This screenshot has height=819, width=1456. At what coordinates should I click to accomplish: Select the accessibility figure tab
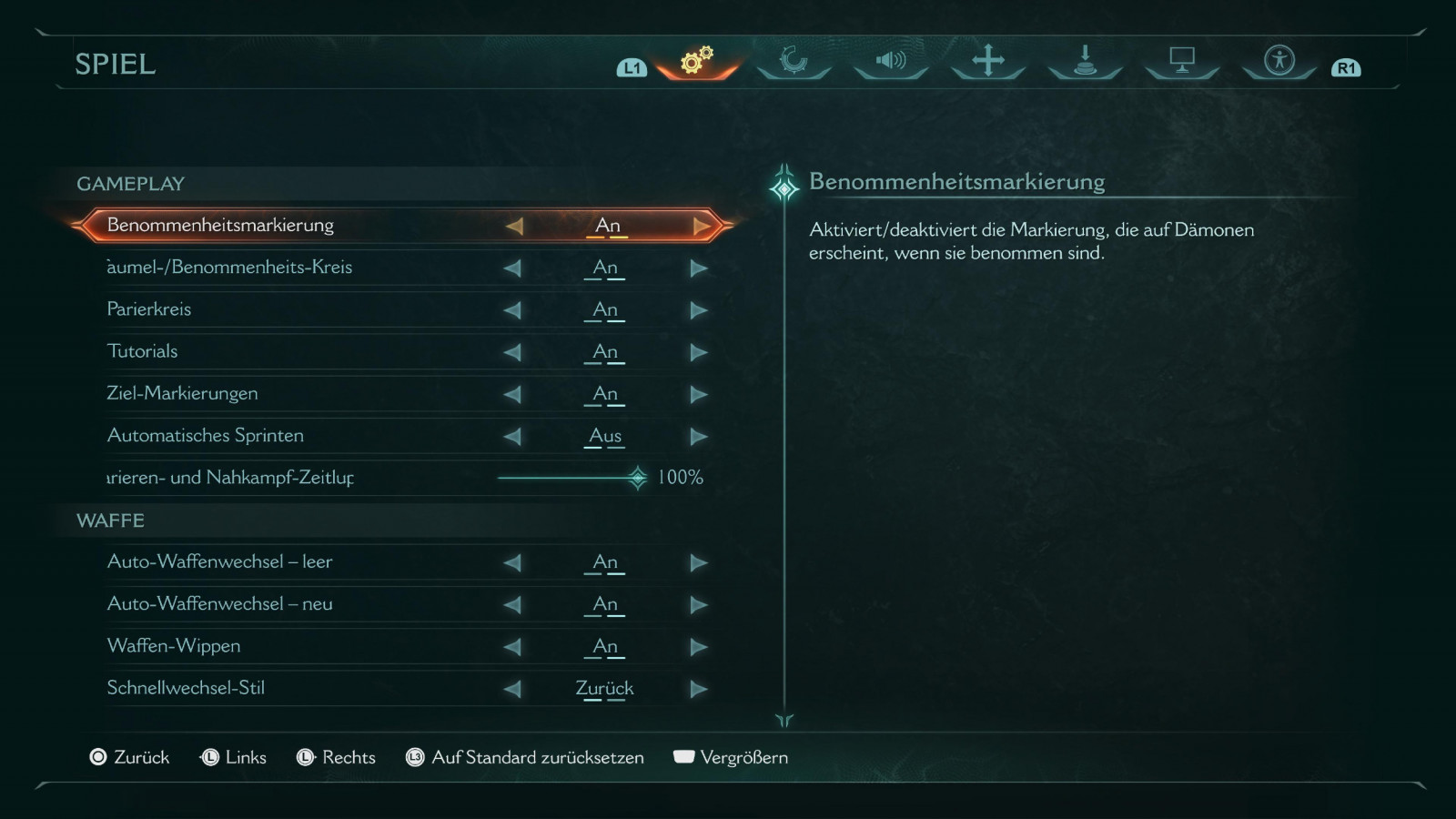click(x=1279, y=61)
